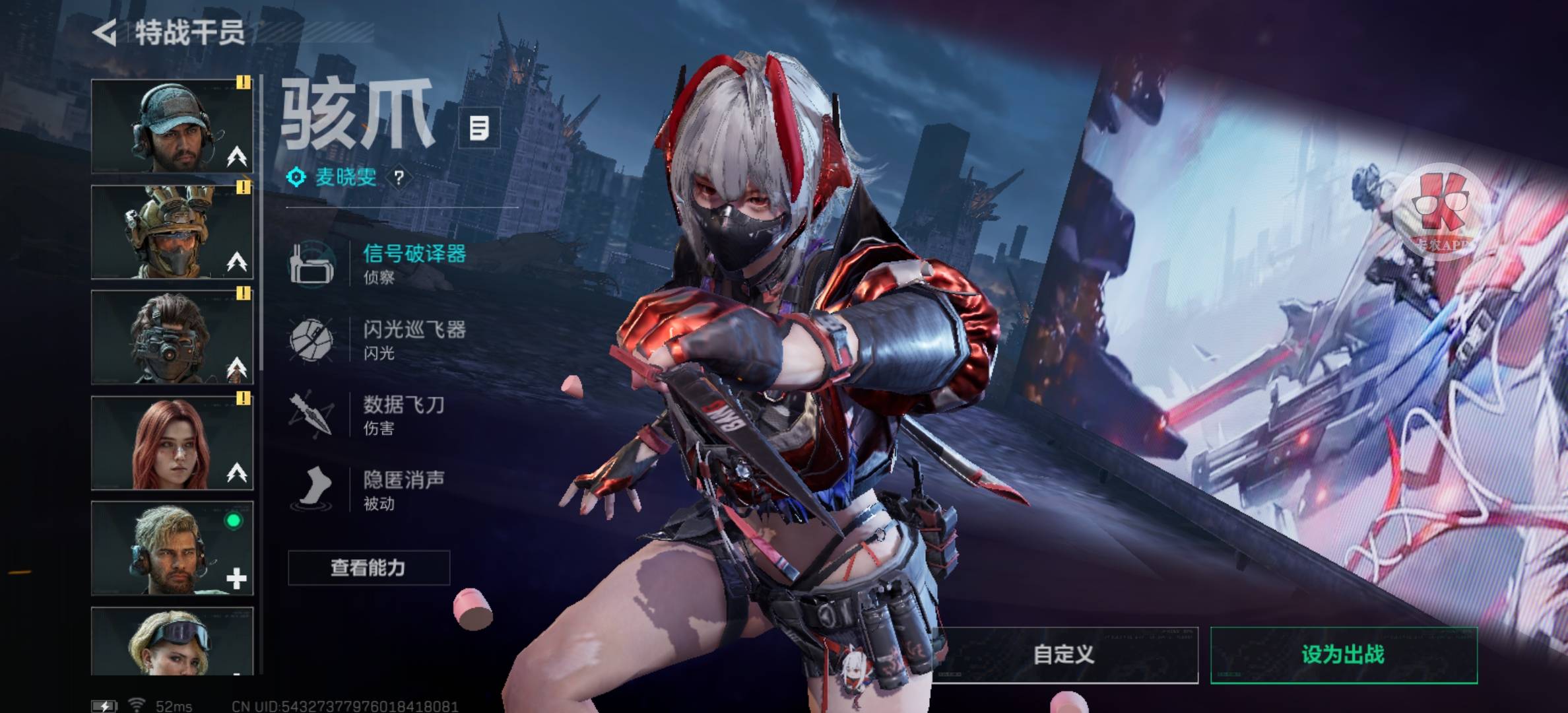
Task: Open 查看能力 ability details
Action: click(x=368, y=568)
